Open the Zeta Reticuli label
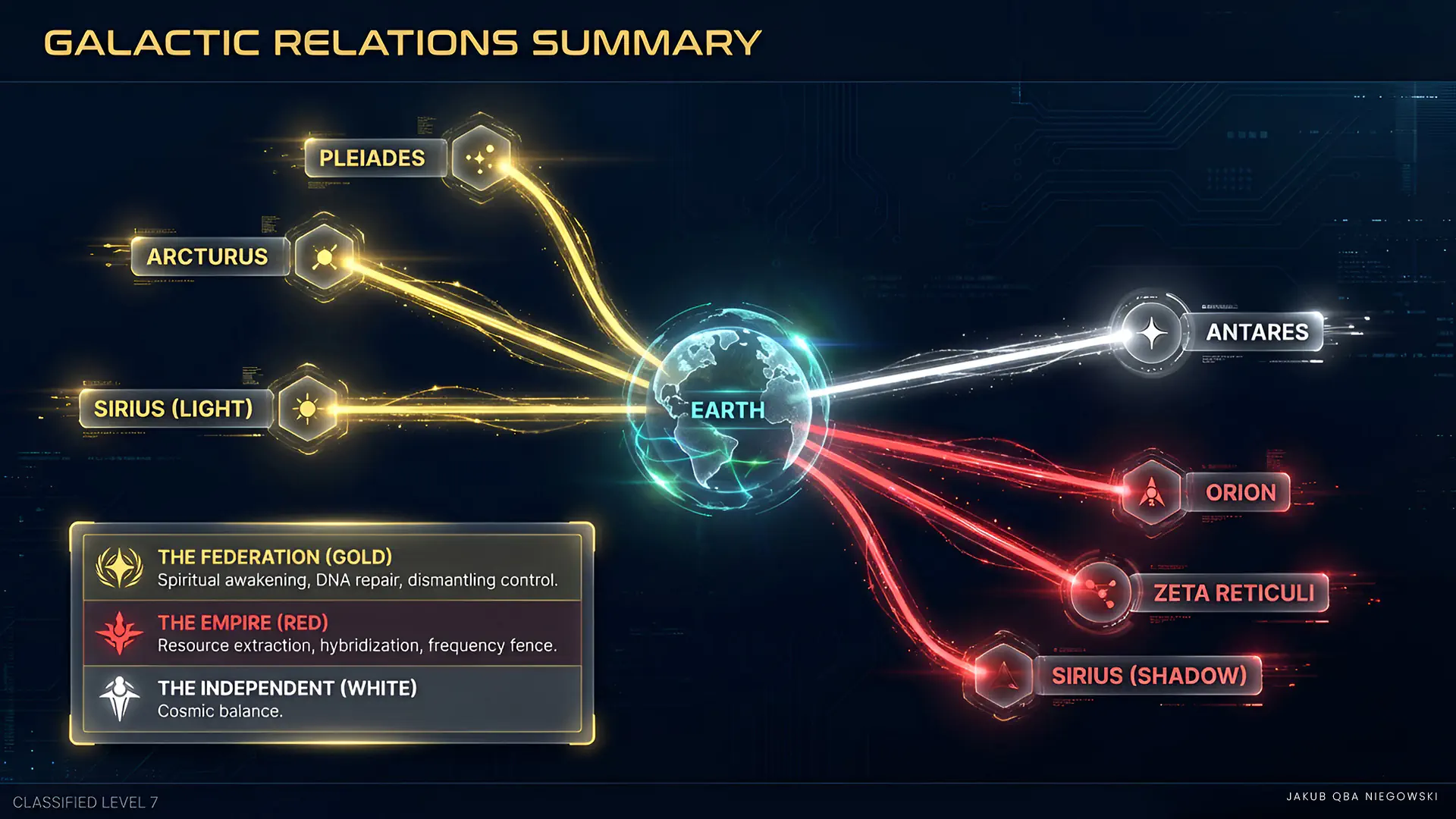1456x819 pixels. (1234, 592)
